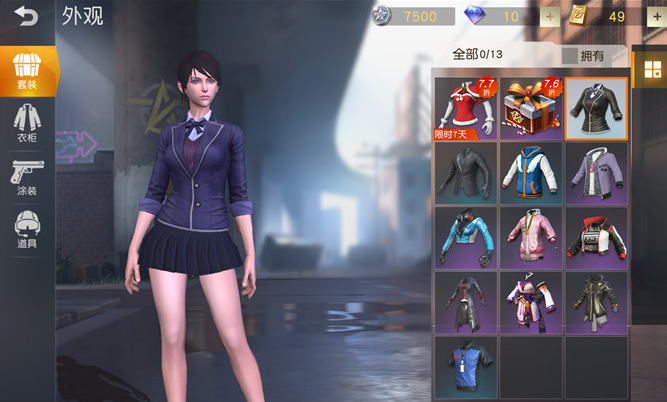This screenshot has width=667, height=402.
Task: Add more diamonds with the plus button
Action: tap(550, 16)
